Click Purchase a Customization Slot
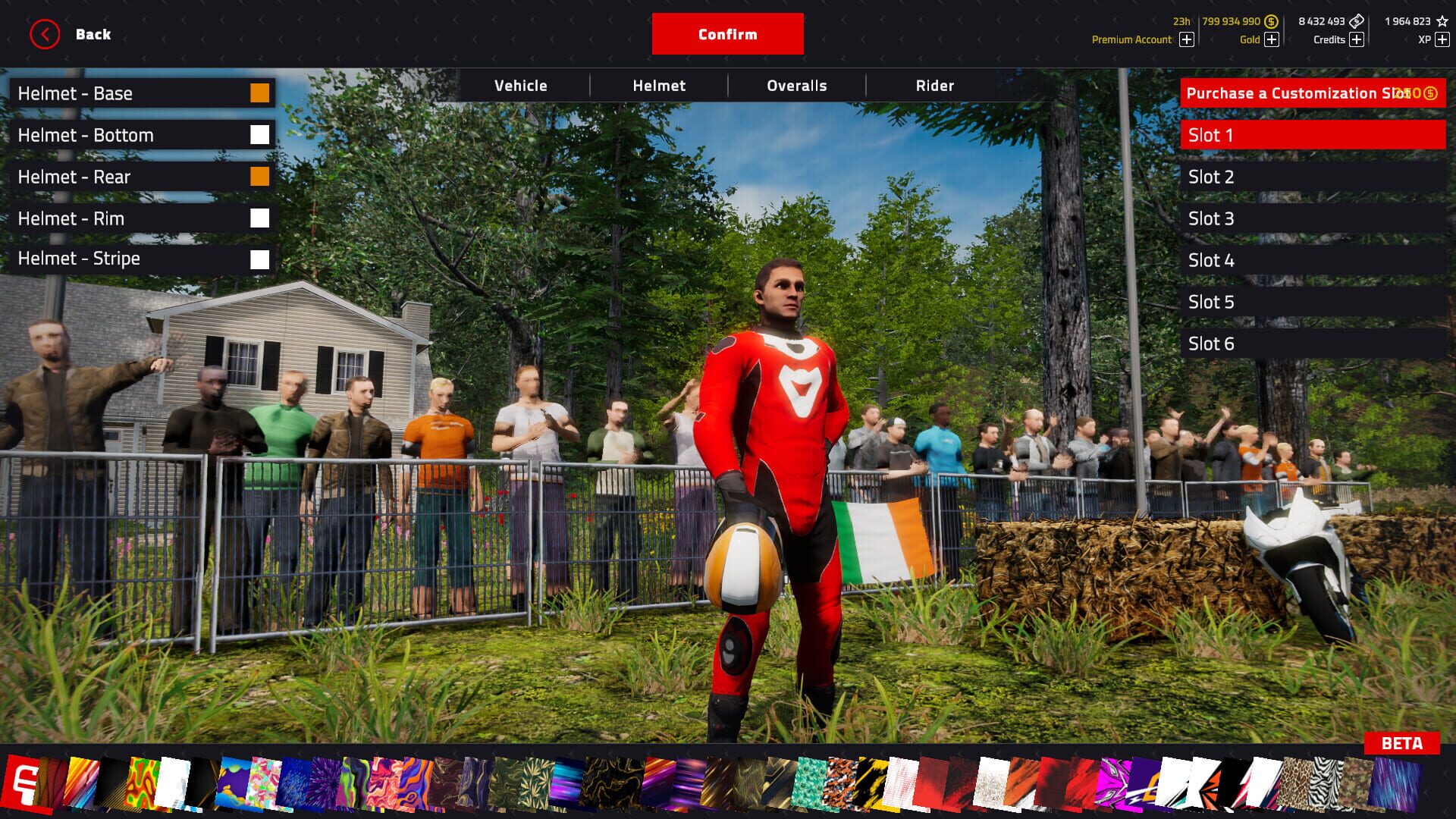 [x=1308, y=93]
